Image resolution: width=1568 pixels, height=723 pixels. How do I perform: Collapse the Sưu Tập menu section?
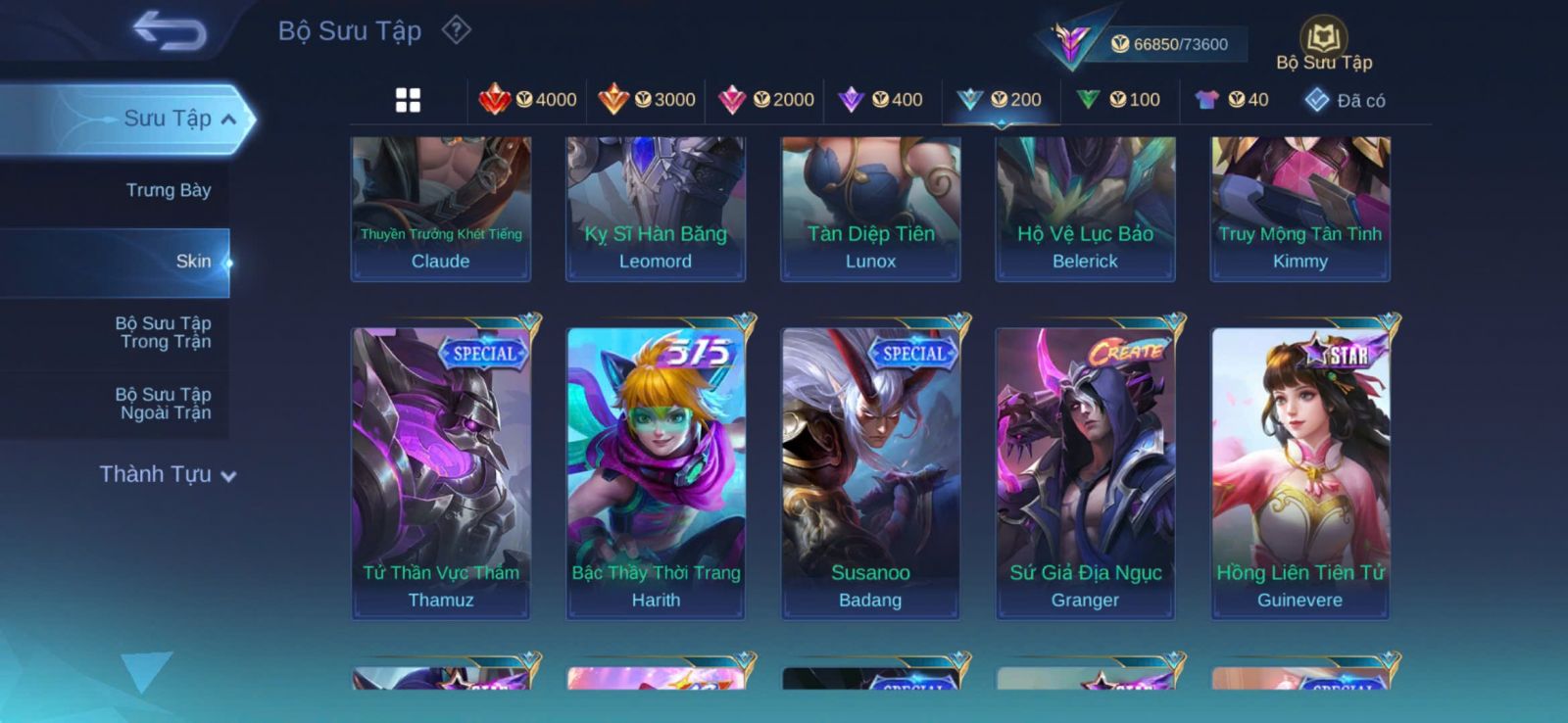pos(228,120)
